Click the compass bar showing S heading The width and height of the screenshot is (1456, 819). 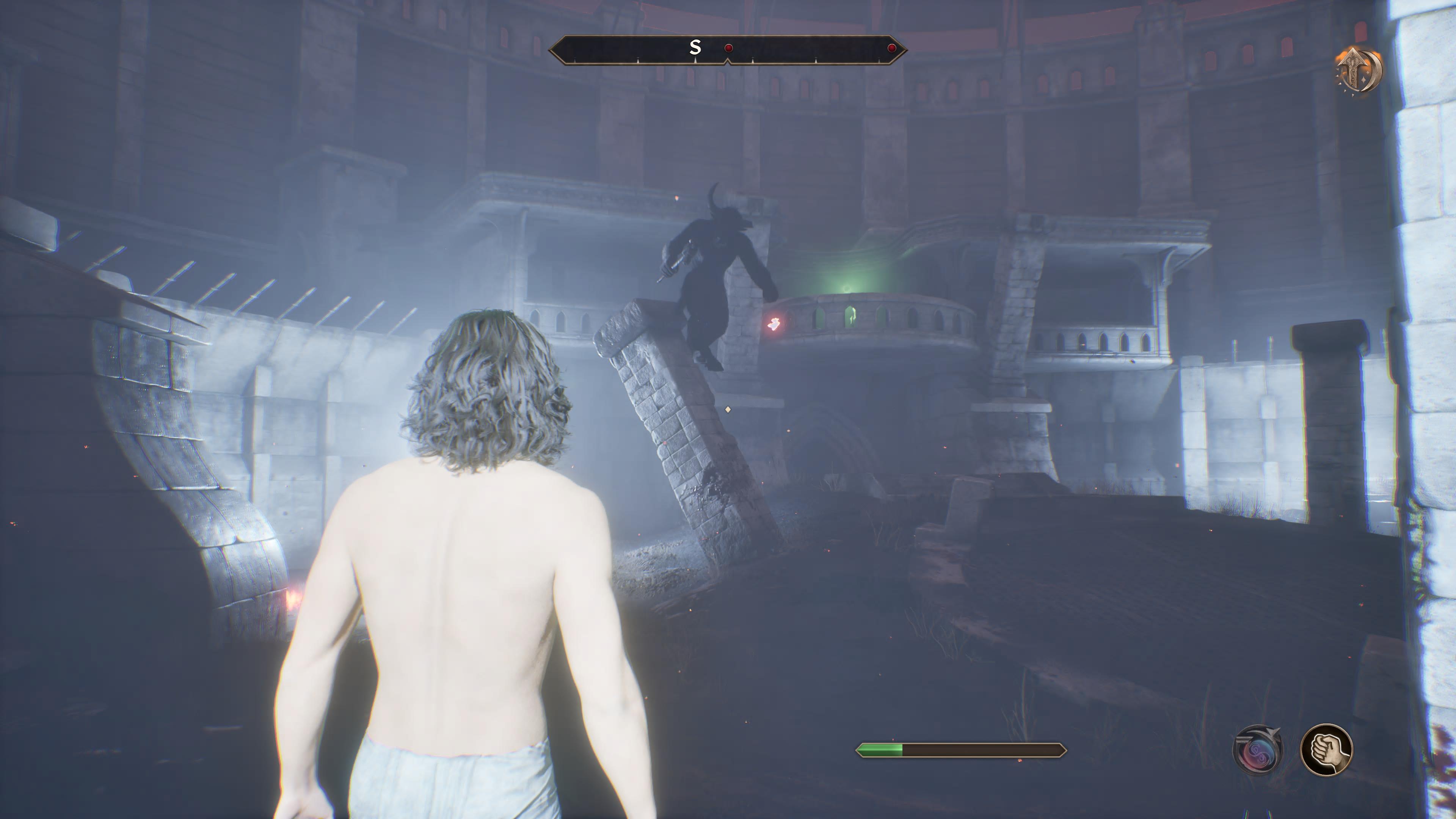(x=728, y=50)
